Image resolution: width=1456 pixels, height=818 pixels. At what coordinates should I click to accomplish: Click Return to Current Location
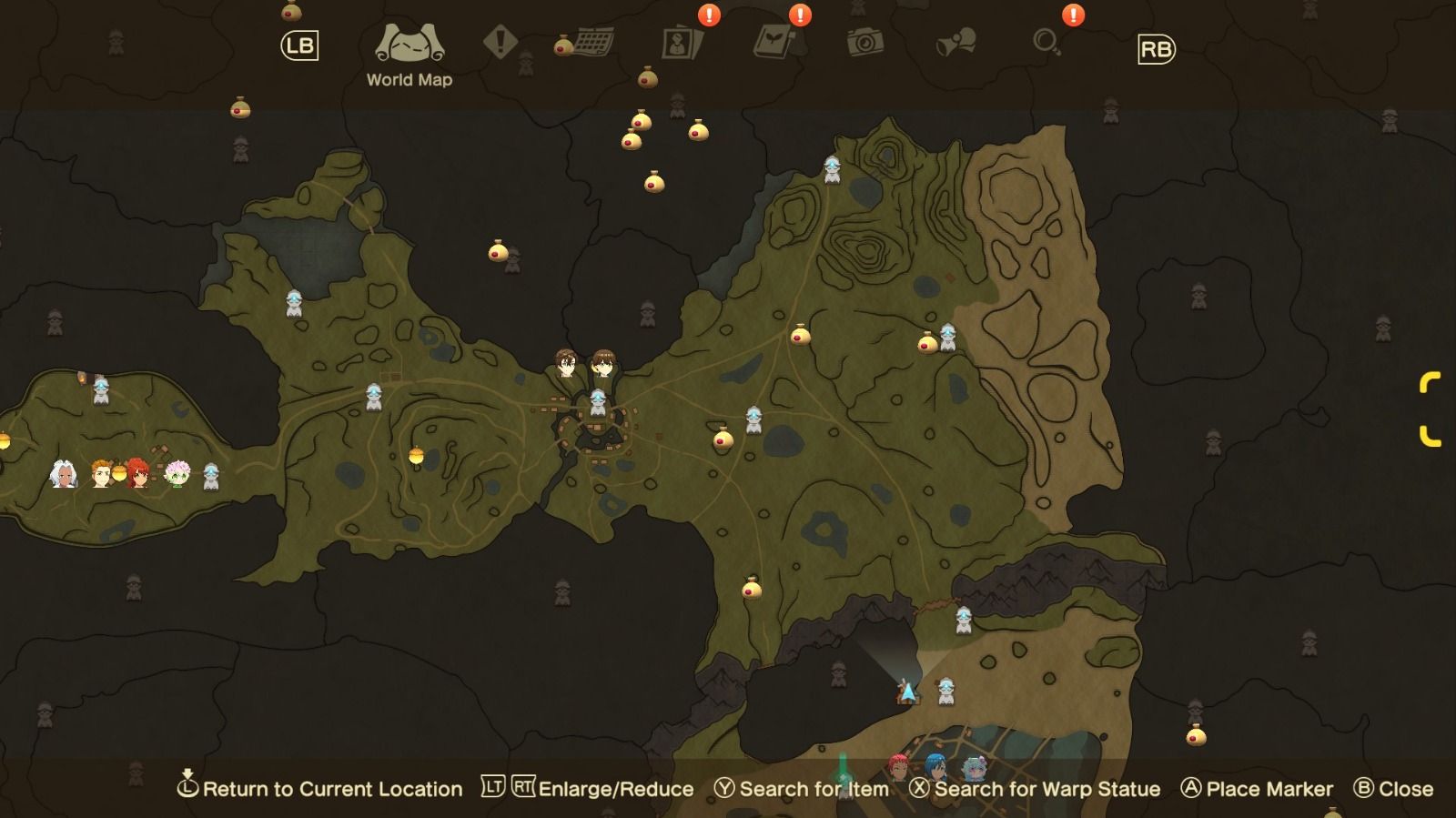coord(323,789)
